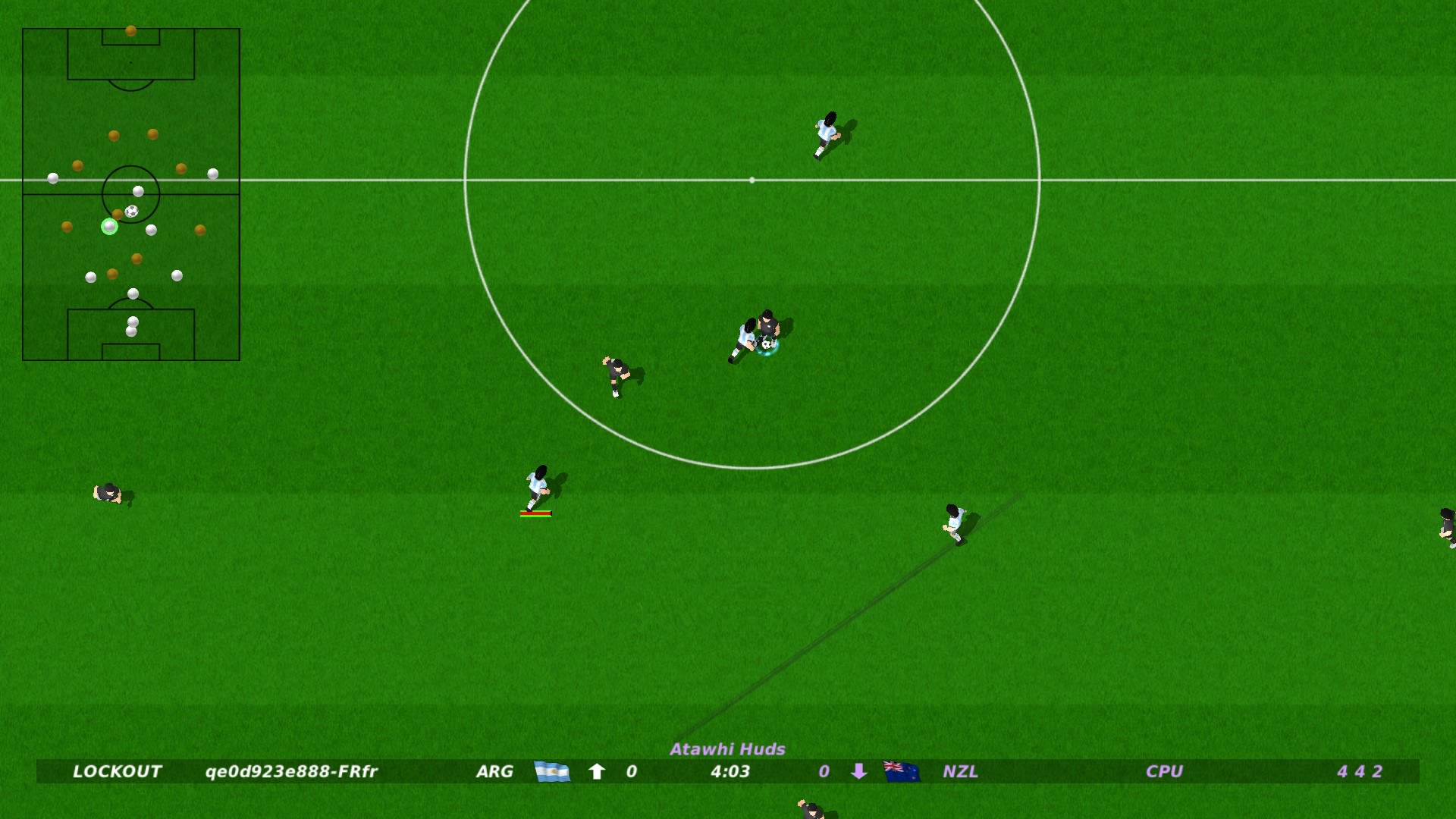Click NZL's pink downward attack-direction arrow
1456x819 pixels.
[859, 772]
